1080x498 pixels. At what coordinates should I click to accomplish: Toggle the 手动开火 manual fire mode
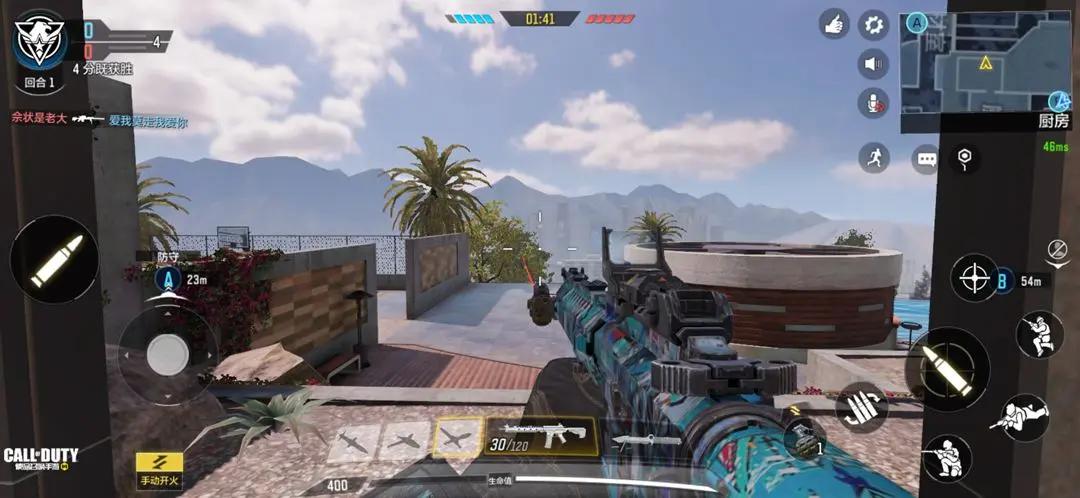160,469
